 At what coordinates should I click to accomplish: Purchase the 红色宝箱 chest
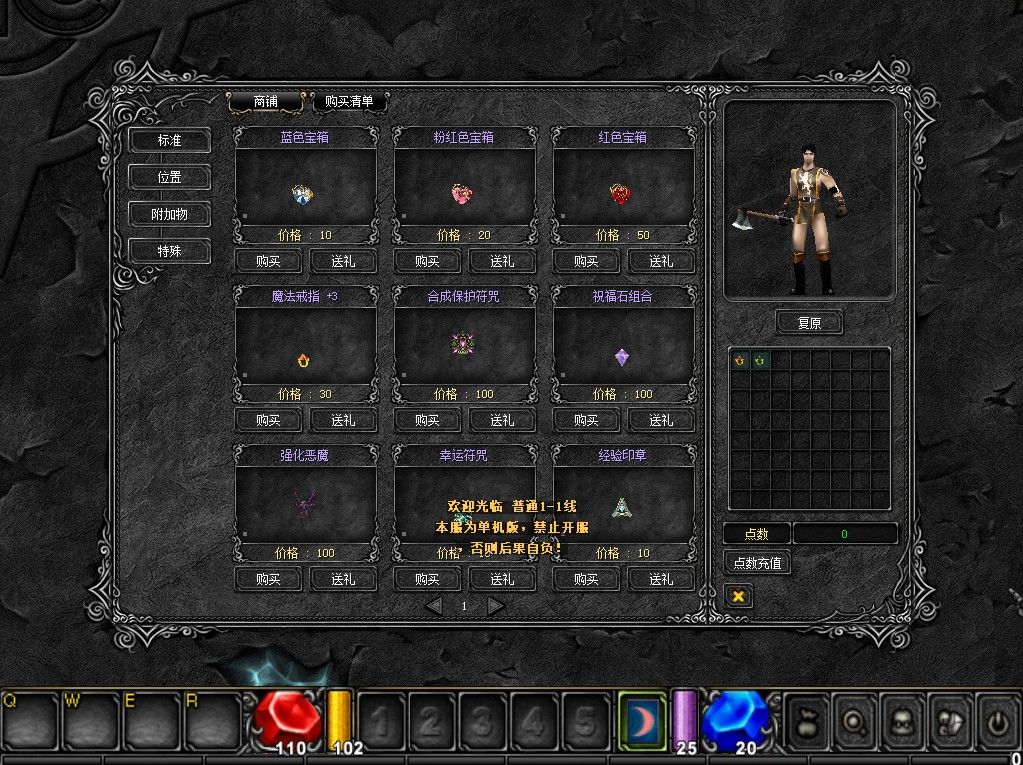pyautogui.click(x=586, y=261)
